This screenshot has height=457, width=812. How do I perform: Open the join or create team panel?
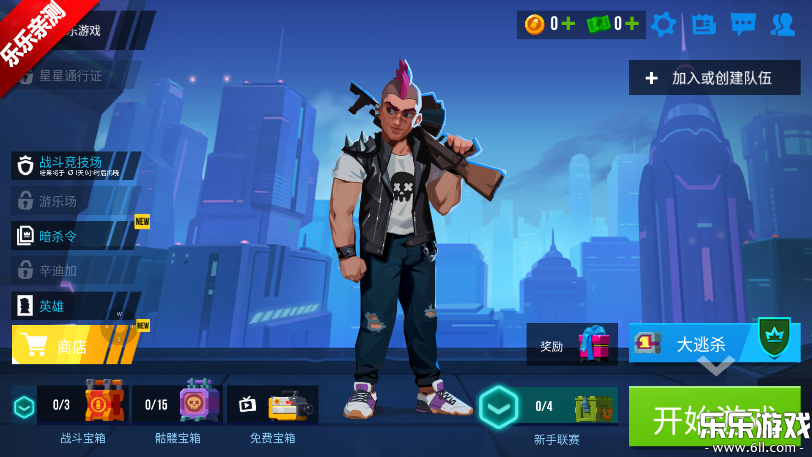click(x=714, y=78)
